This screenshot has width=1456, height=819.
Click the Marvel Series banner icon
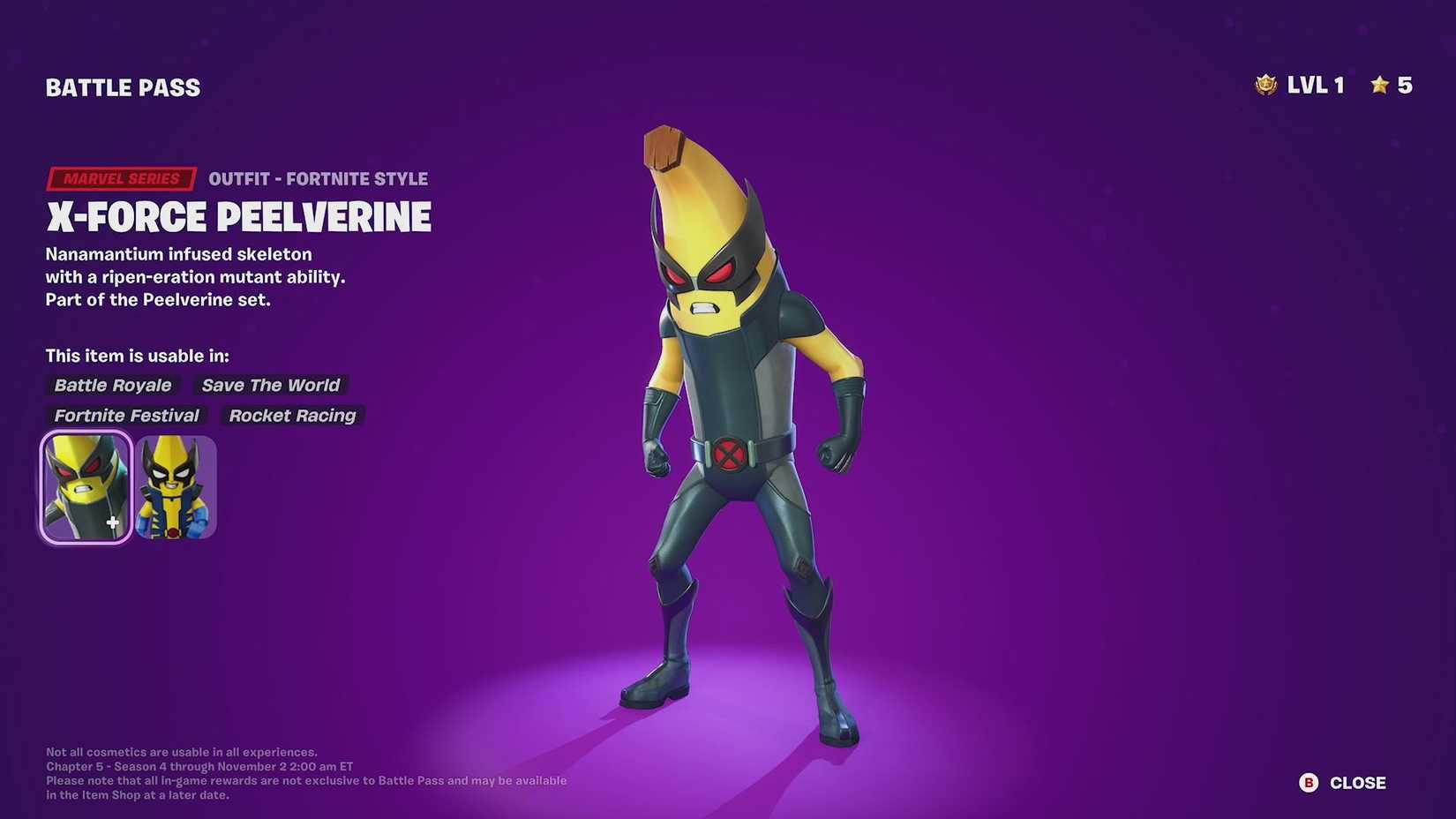coord(121,178)
